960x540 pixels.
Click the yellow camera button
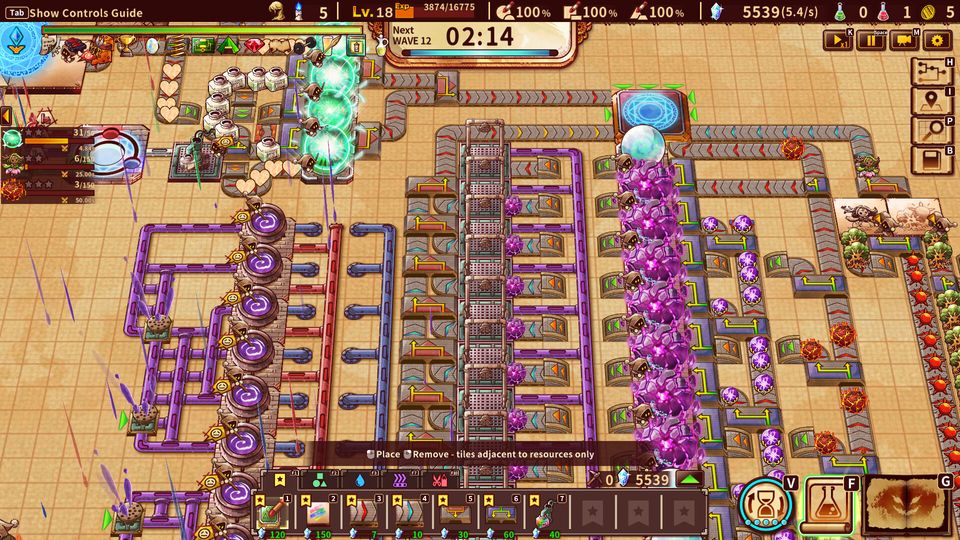coord(903,40)
